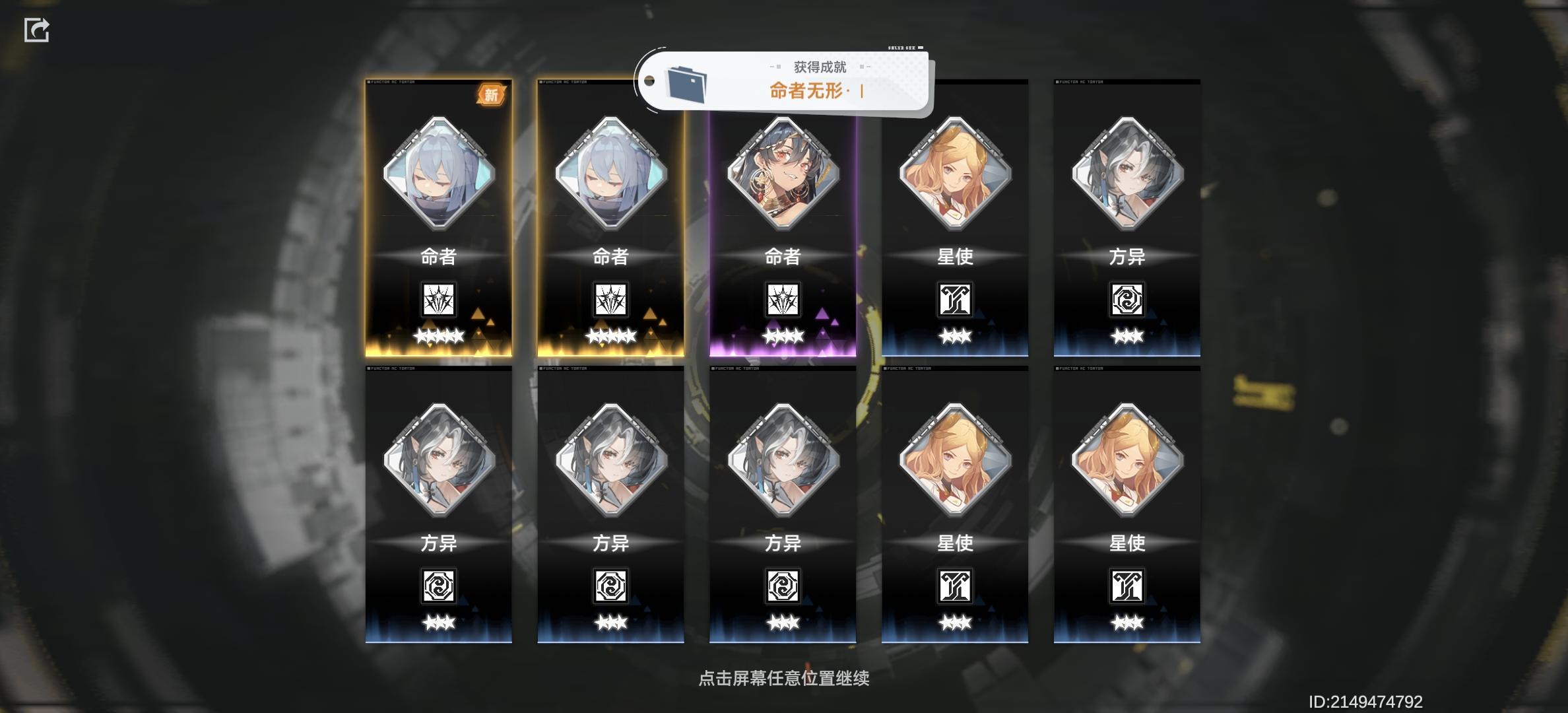Select the element icon under the first 命者 card

439,300
